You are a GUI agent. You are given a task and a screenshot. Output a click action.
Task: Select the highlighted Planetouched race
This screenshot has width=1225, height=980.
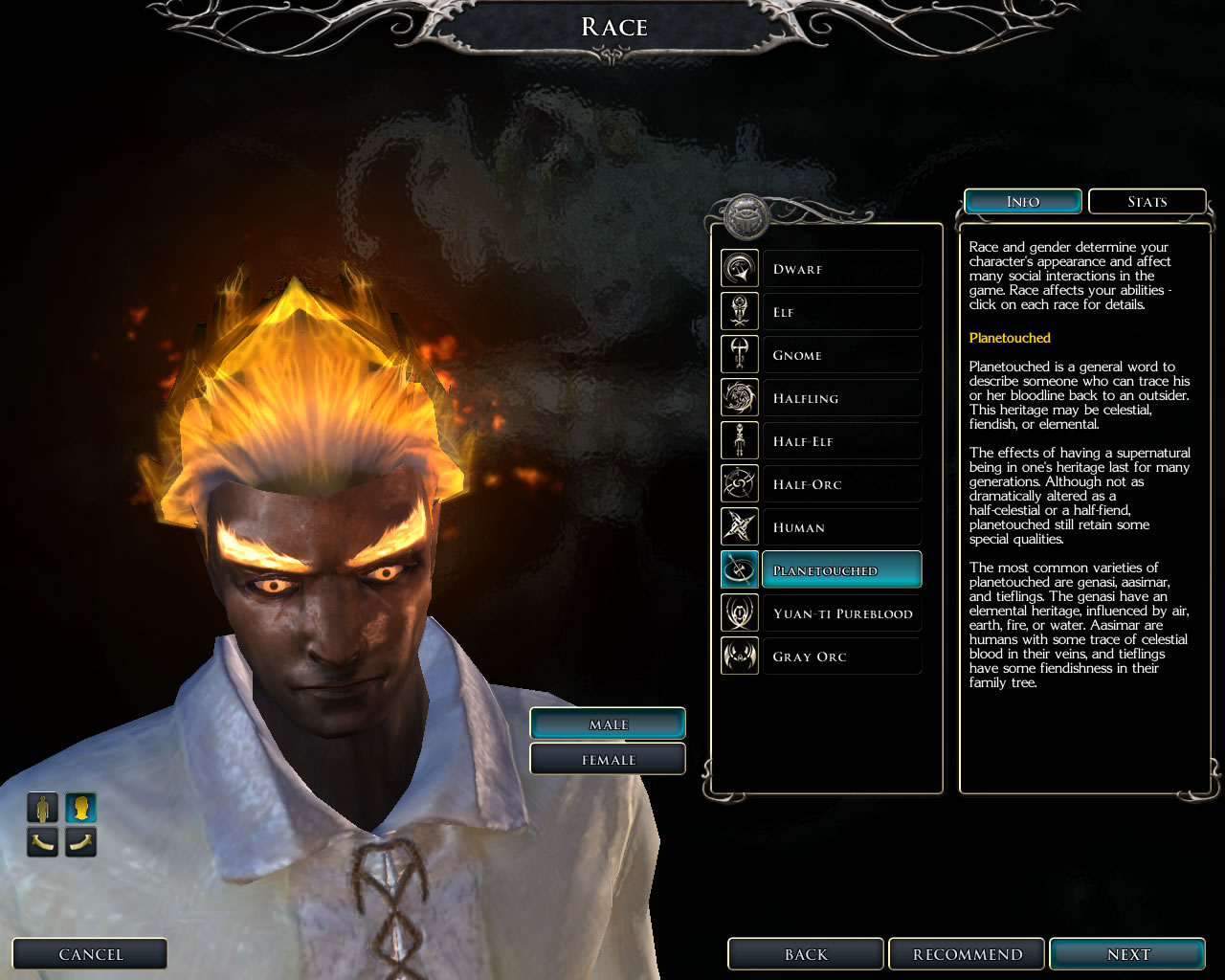[x=841, y=570]
